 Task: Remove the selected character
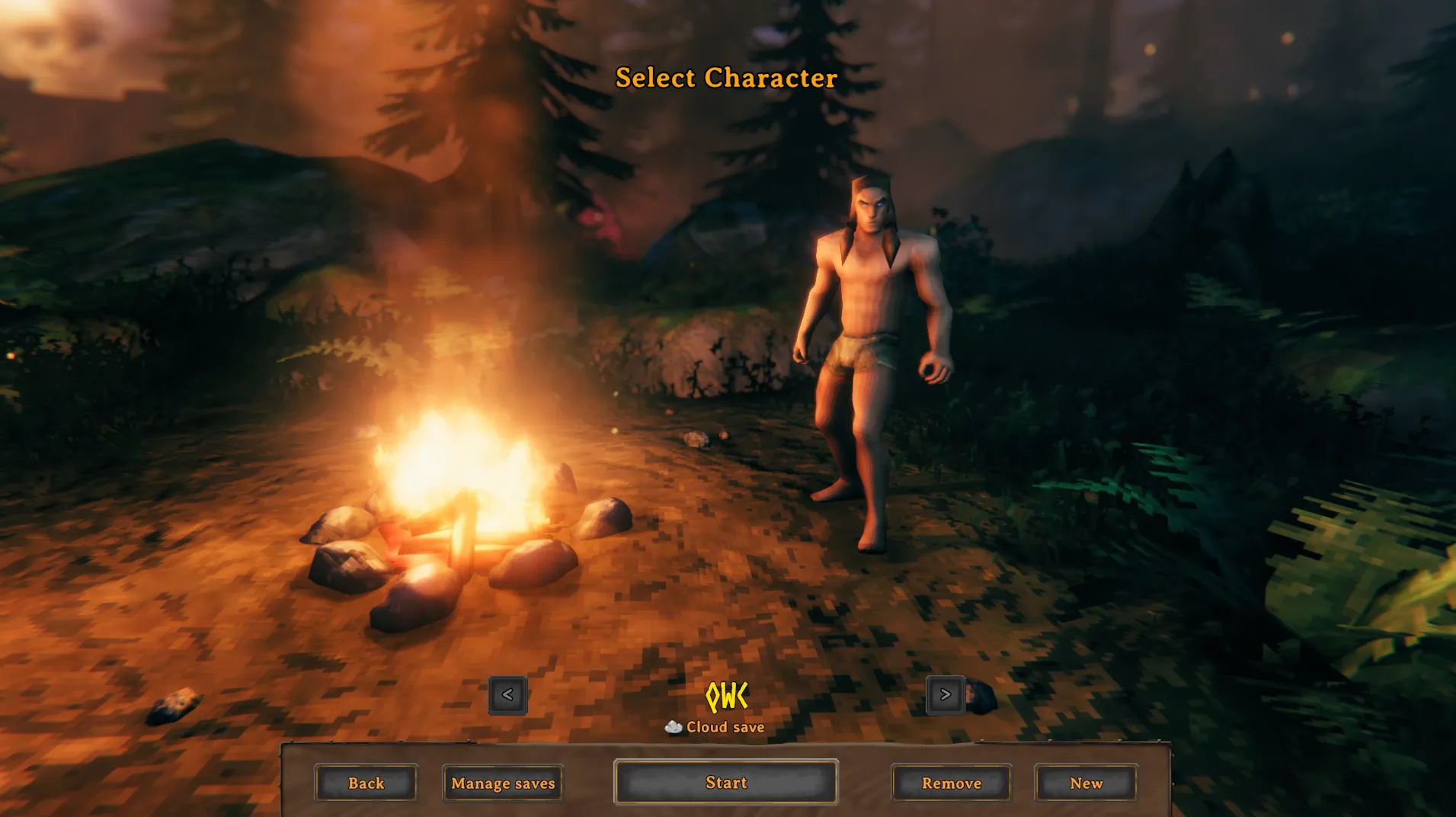(x=951, y=783)
